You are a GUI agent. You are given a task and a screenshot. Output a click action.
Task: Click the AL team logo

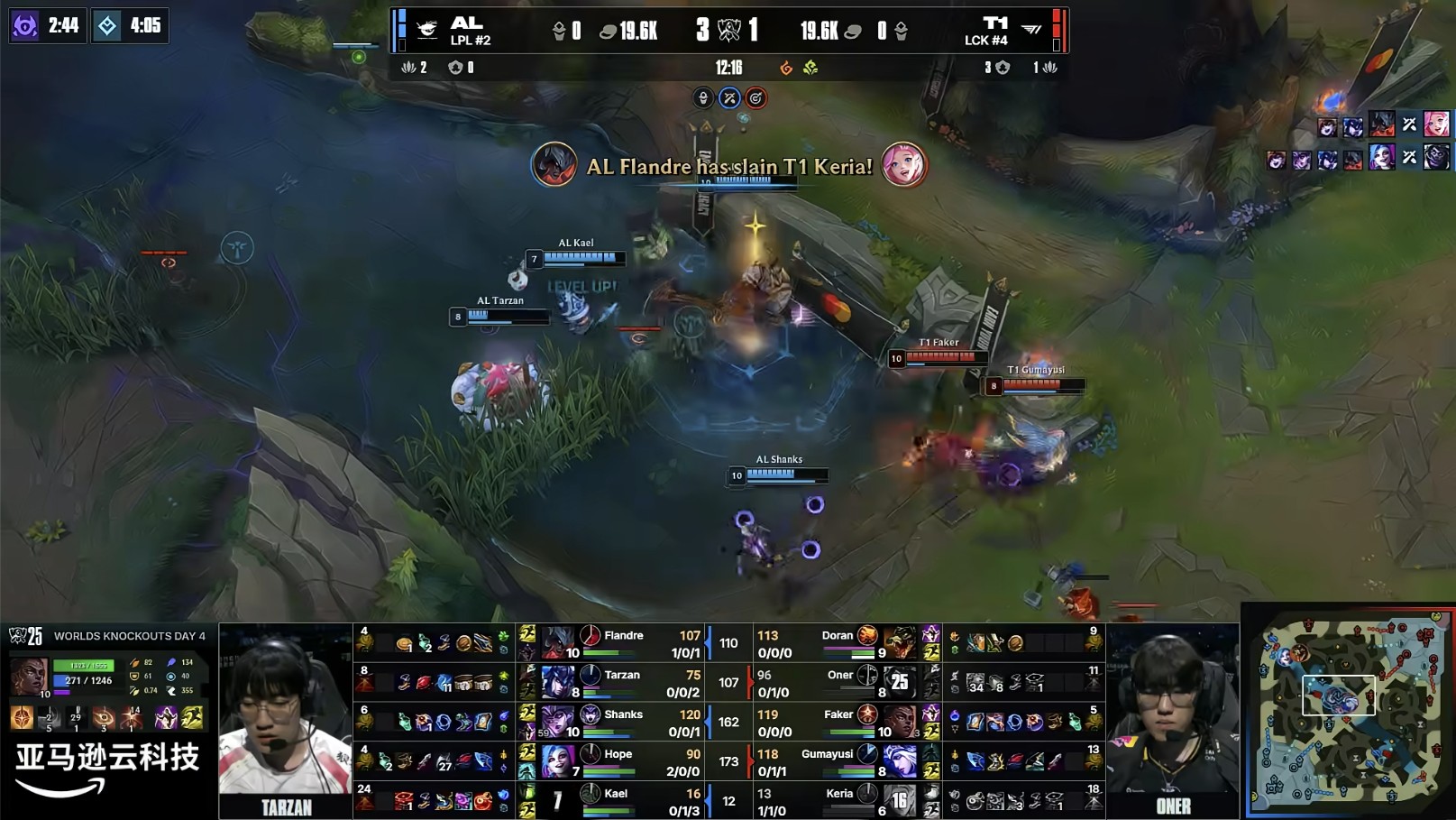[427, 30]
